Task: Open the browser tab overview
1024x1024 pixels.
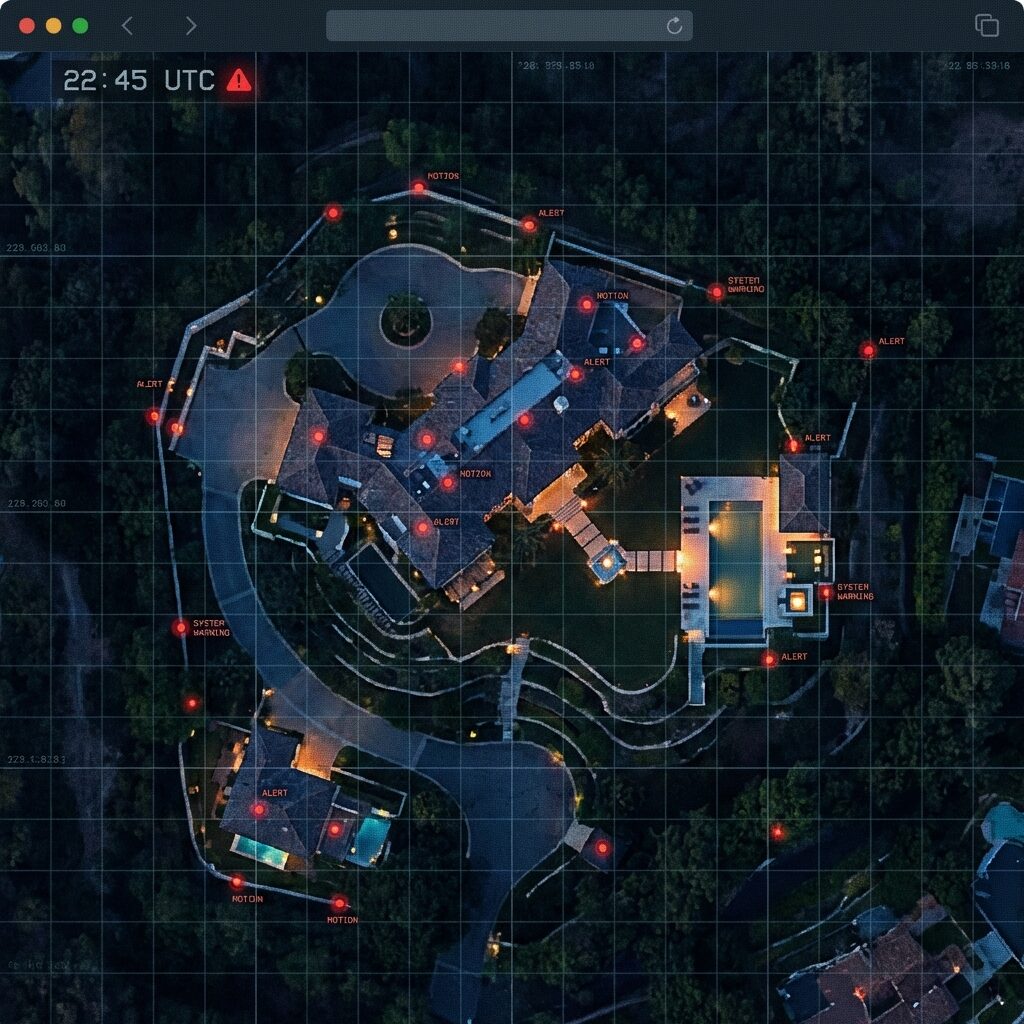Action: [x=987, y=26]
